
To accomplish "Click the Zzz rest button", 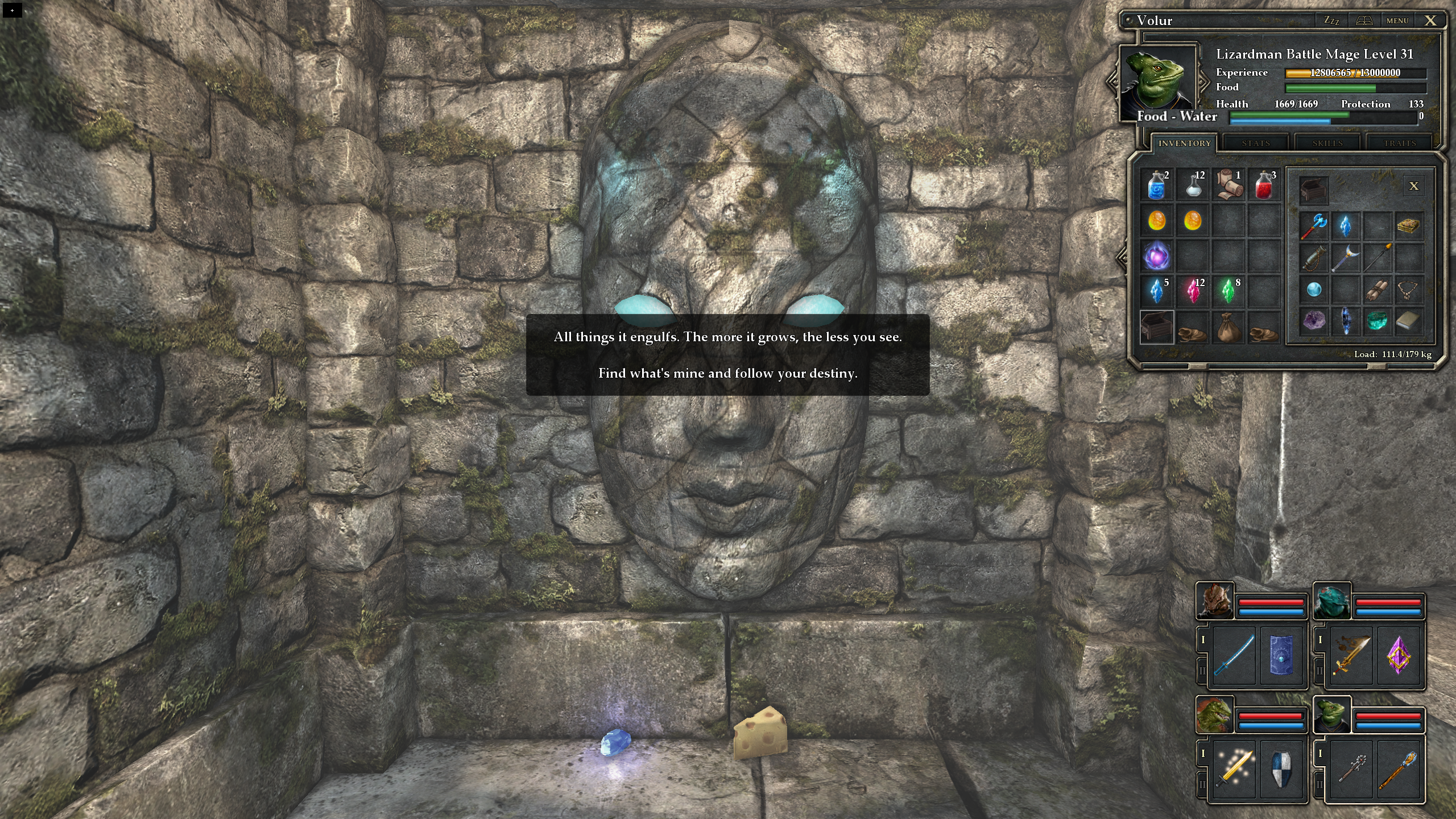I will pyautogui.click(x=1331, y=20).
